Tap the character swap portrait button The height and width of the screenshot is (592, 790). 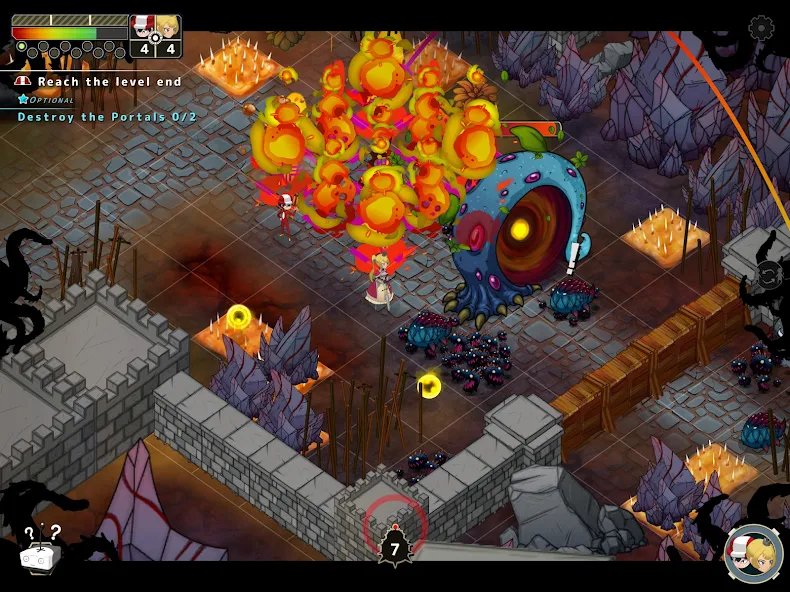pyautogui.click(x=753, y=555)
